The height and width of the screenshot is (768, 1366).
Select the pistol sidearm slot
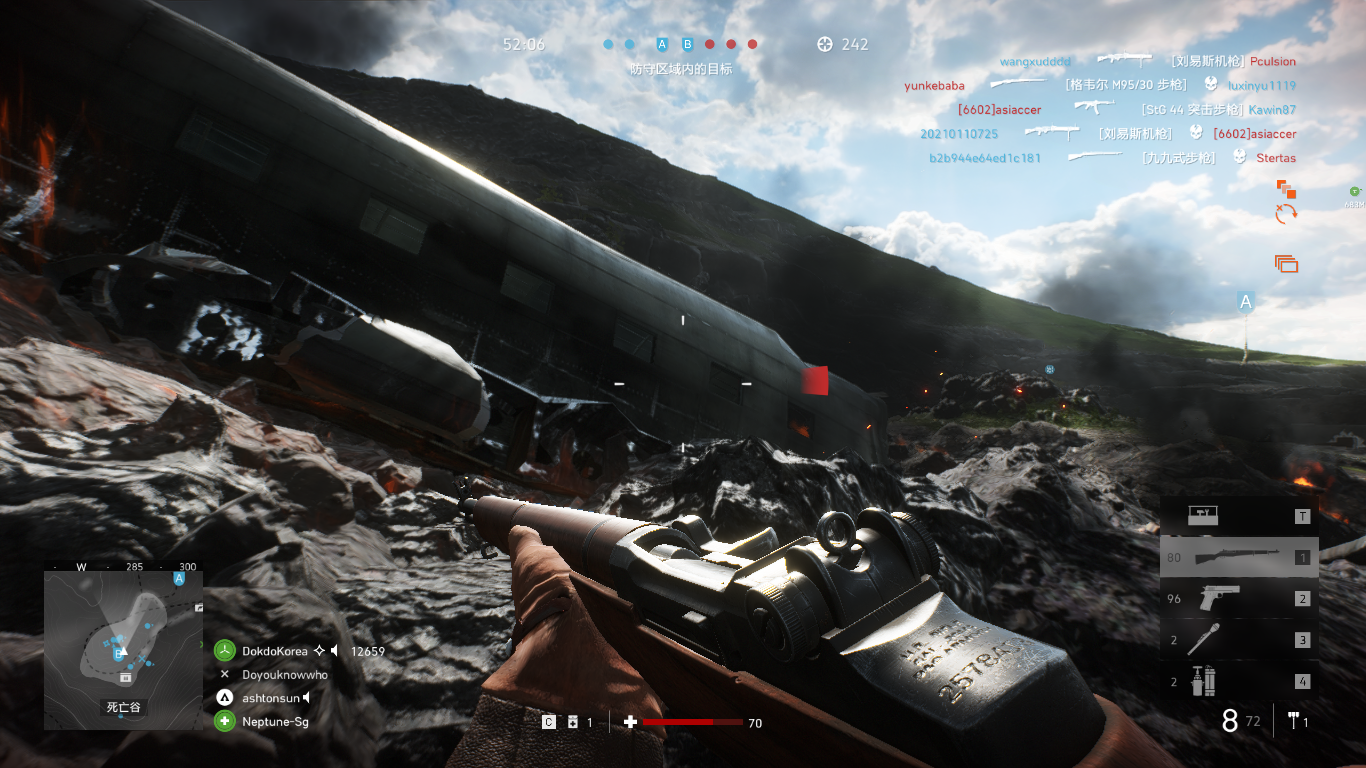pyautogui.click(x=1238, y=598)
